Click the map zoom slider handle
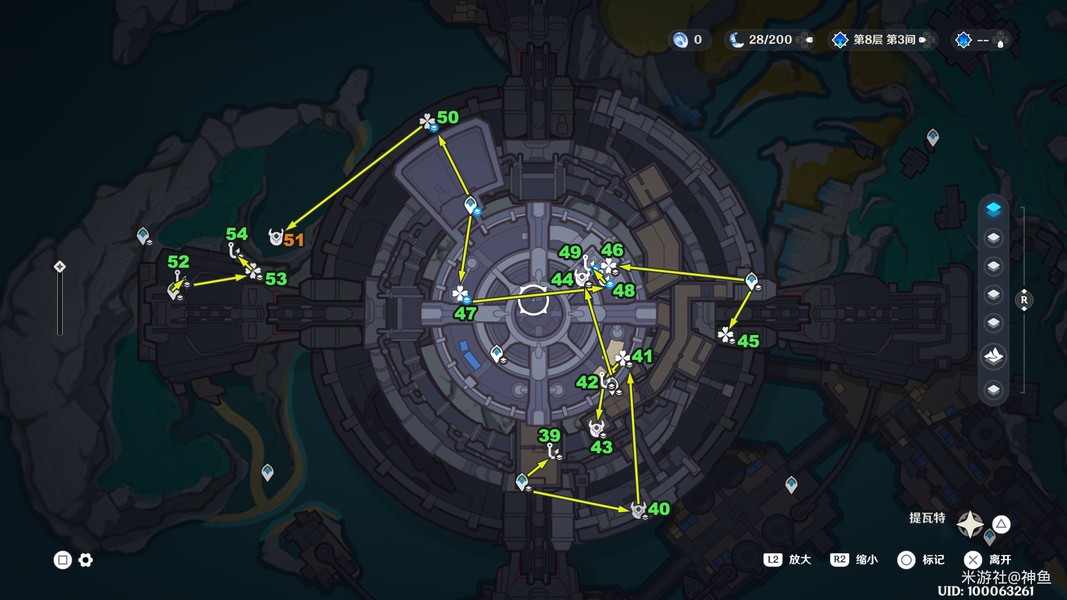 click(60, 267)
